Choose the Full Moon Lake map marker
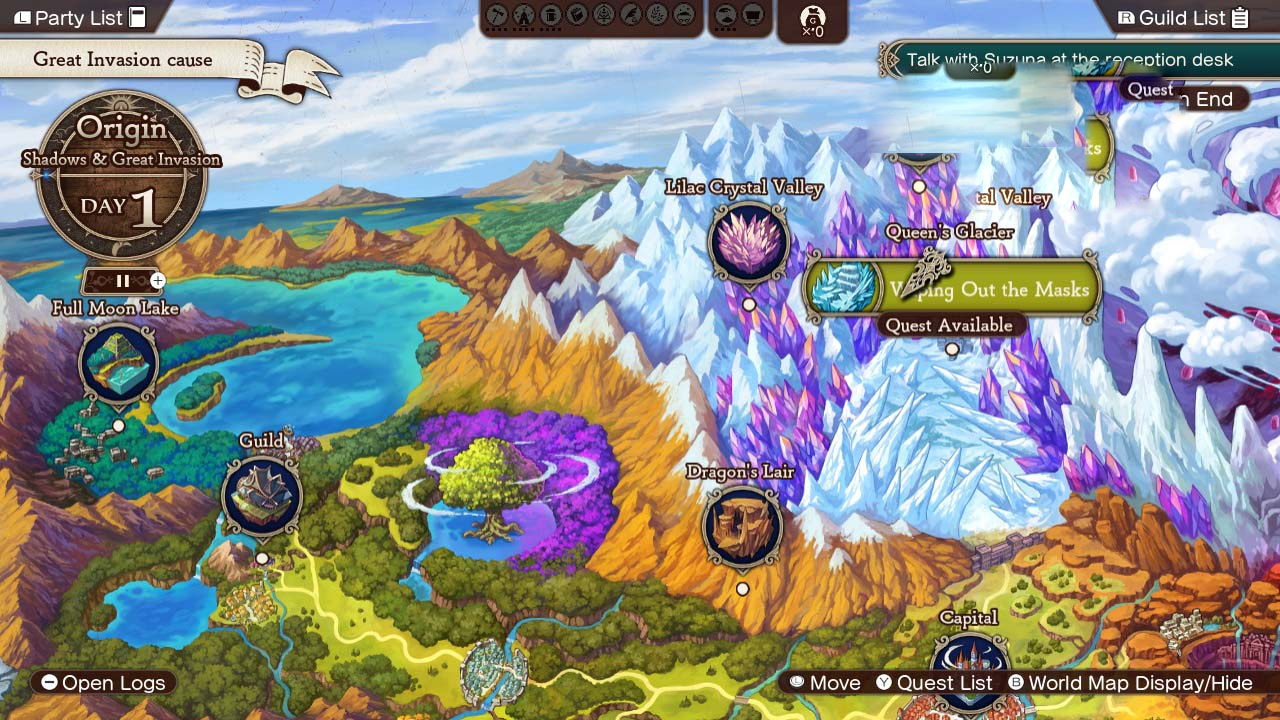1280x720 pixels. 118,363
